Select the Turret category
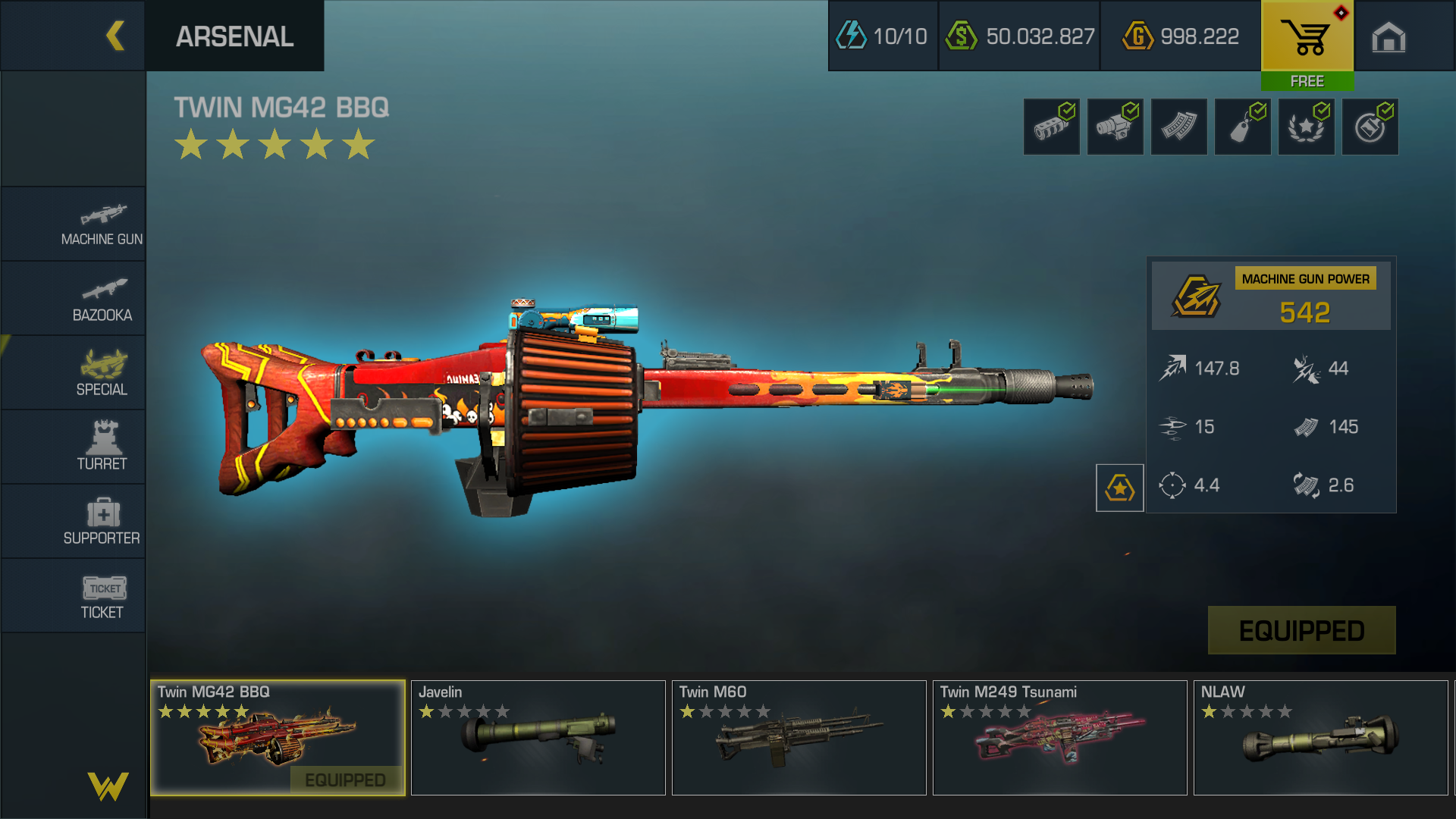The height and width of the screenshot is (819, 1456). [x=102, y=447]
